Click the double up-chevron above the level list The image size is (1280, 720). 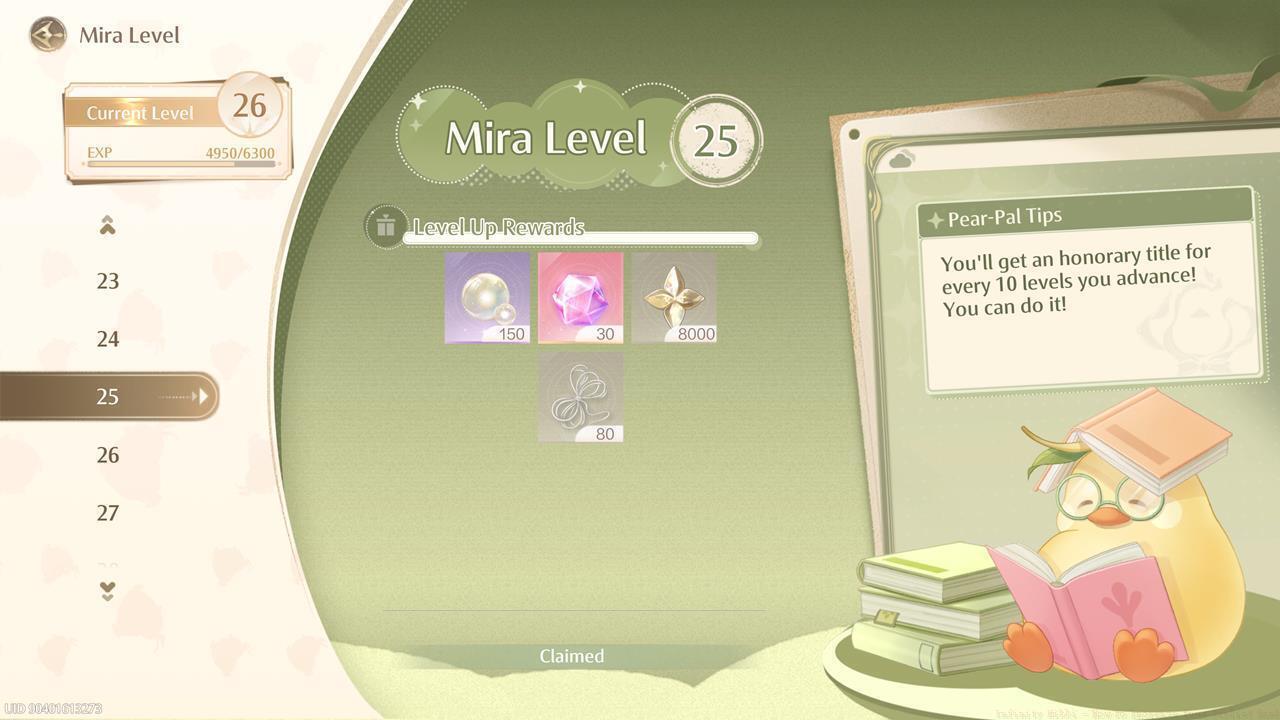point(108,225)
